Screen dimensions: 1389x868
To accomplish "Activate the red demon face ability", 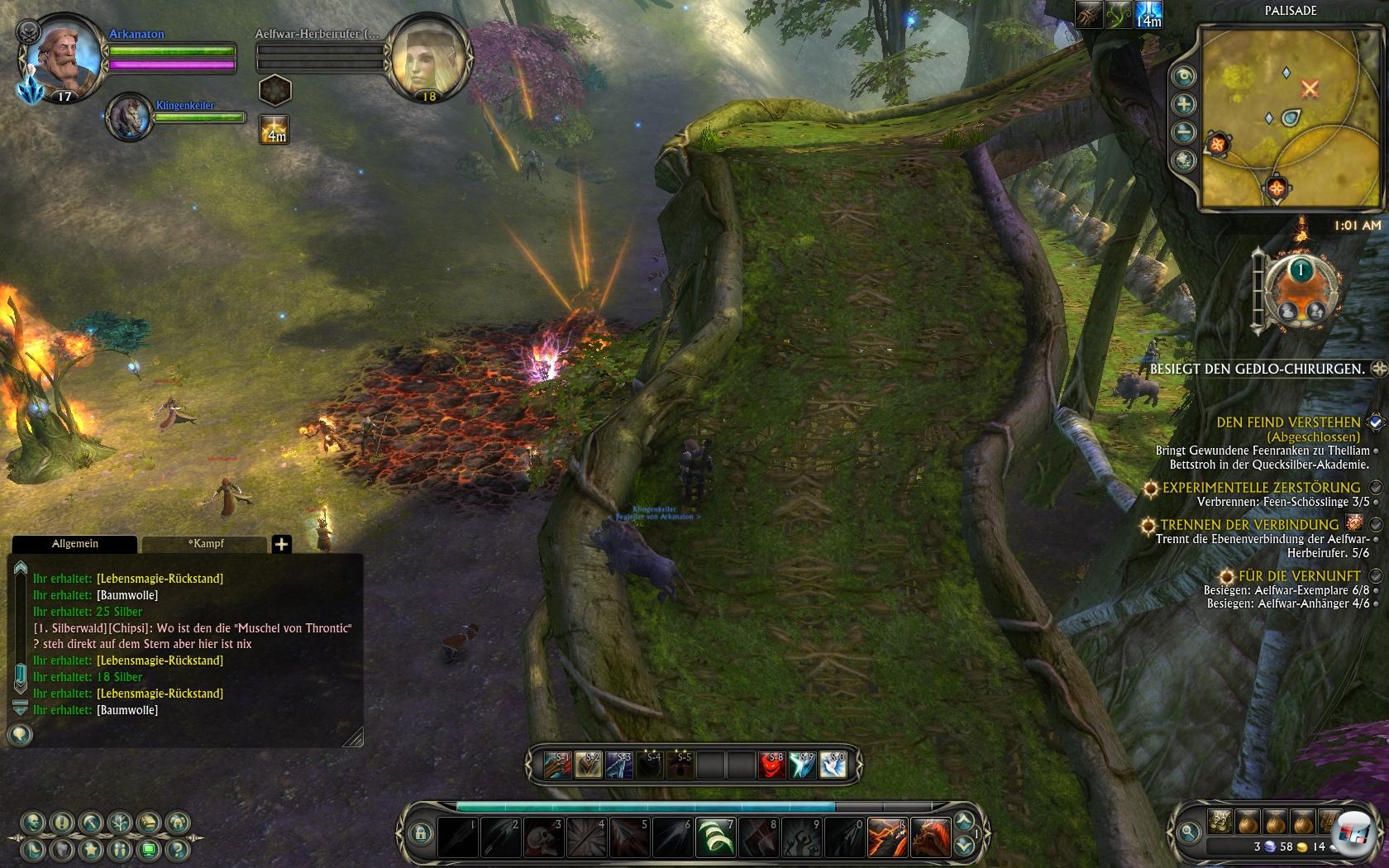I will [x=771, y=765].
